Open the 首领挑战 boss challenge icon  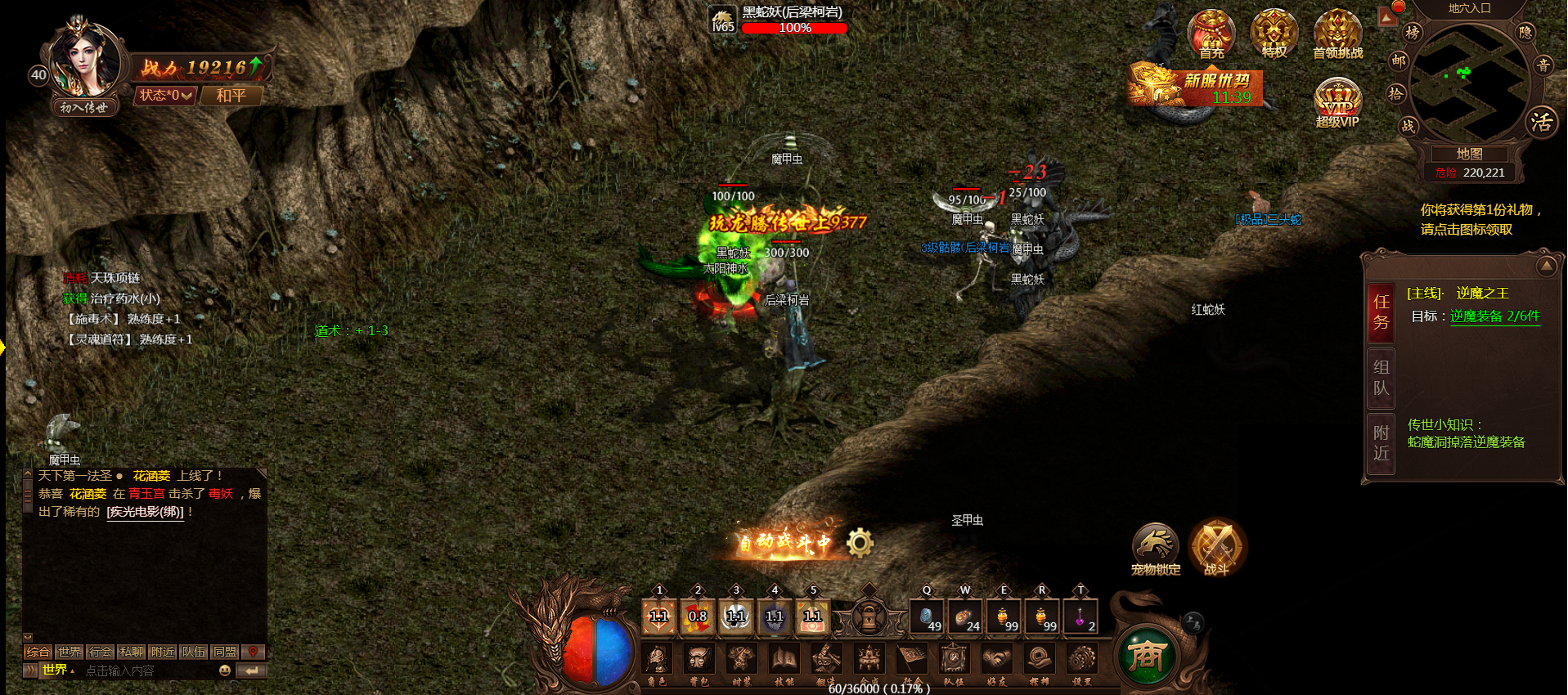(x=1337, y=34)
